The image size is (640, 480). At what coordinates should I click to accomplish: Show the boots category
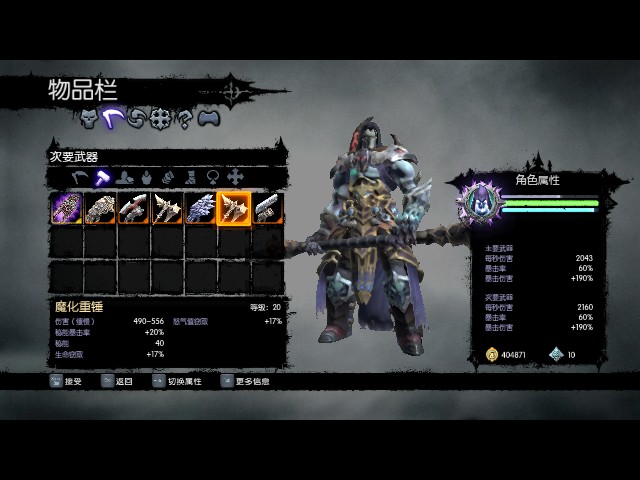[190, 178]
